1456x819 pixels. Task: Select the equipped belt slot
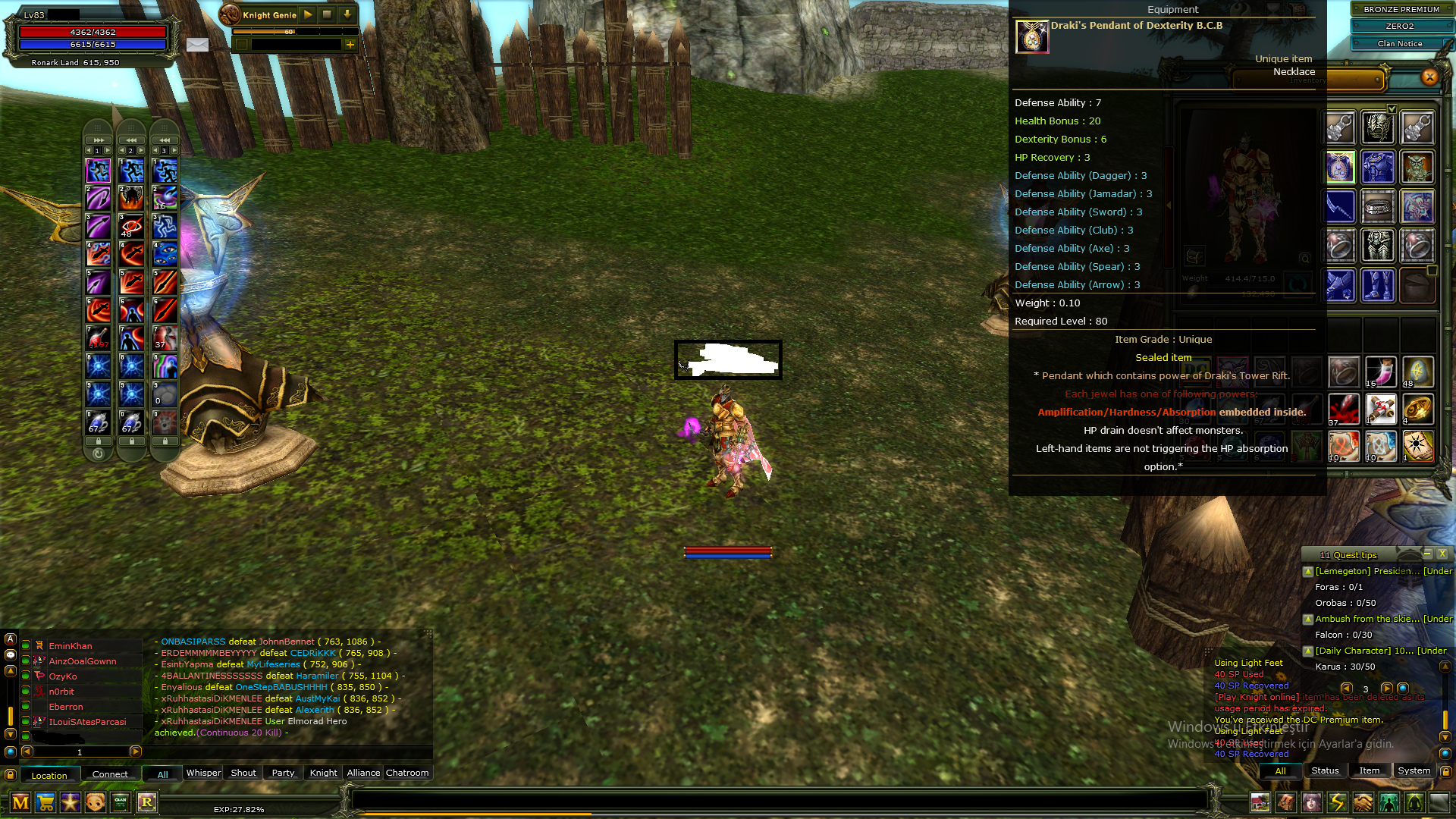(x=1378, y=206)
